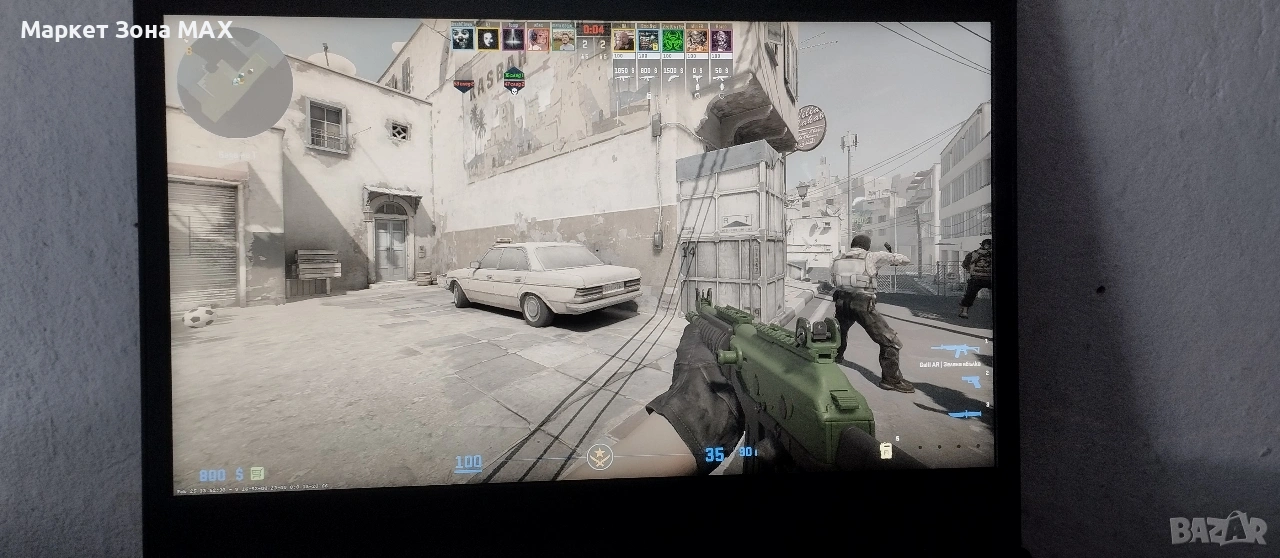
Task: Select the Galil AR rifle slot
Action: (x=955, y=349)
